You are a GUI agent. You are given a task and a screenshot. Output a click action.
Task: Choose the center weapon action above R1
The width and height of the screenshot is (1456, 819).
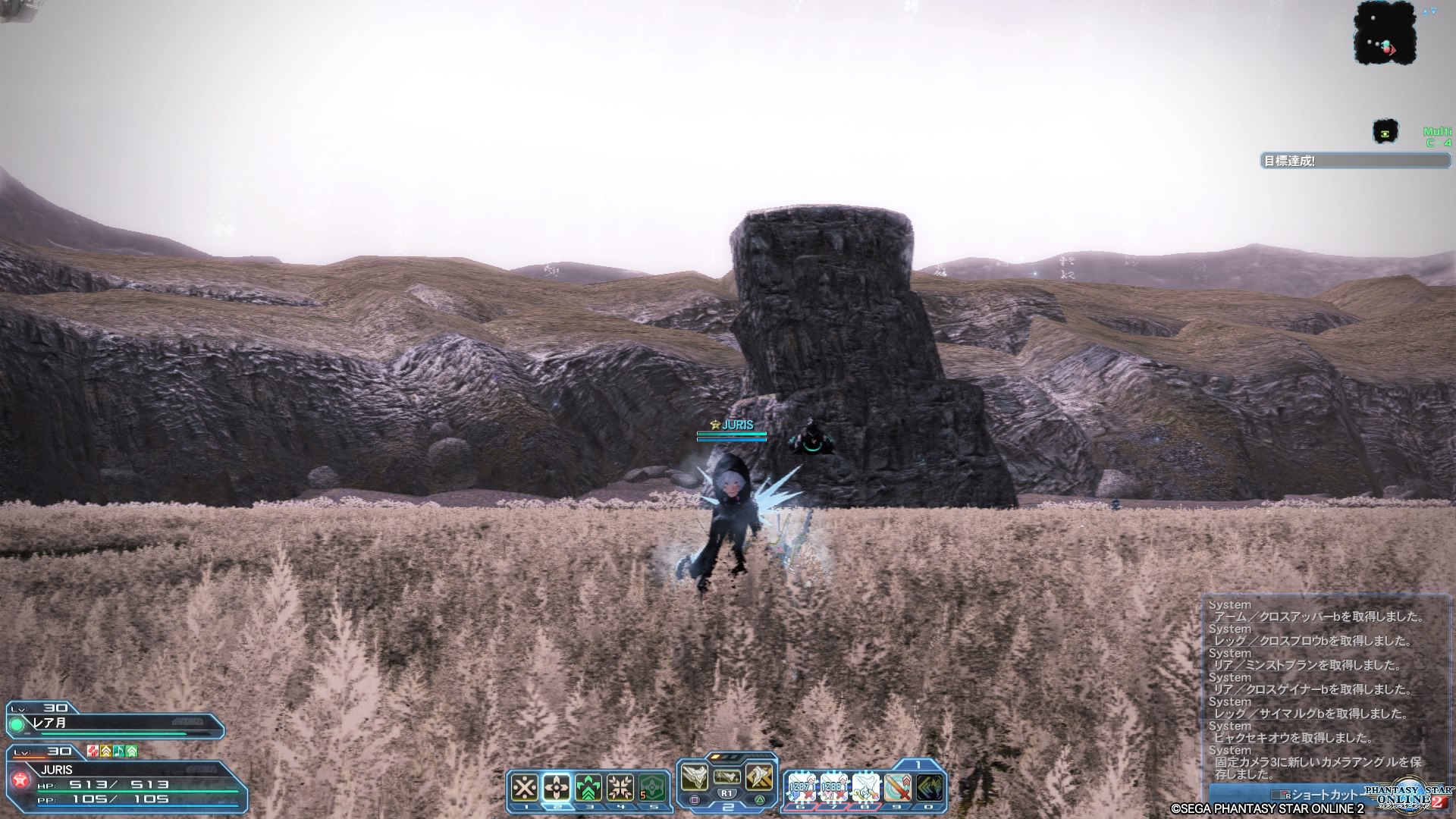pyautogui.click(x=727, y=777)
